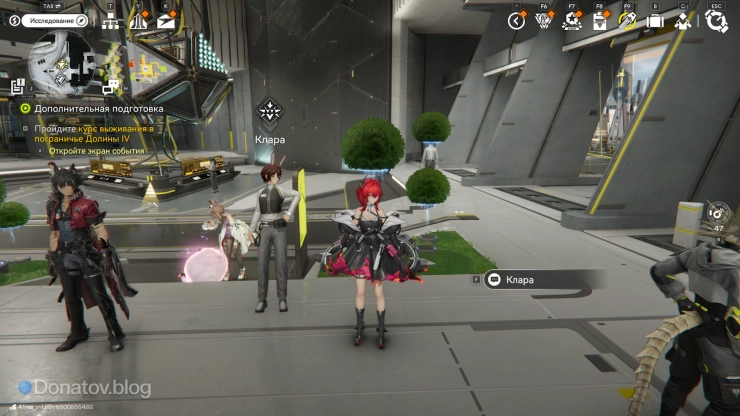The image size is (740, 416).
Task: Collapse top menu with the arrow icon
Action: (x=516, y=21)
